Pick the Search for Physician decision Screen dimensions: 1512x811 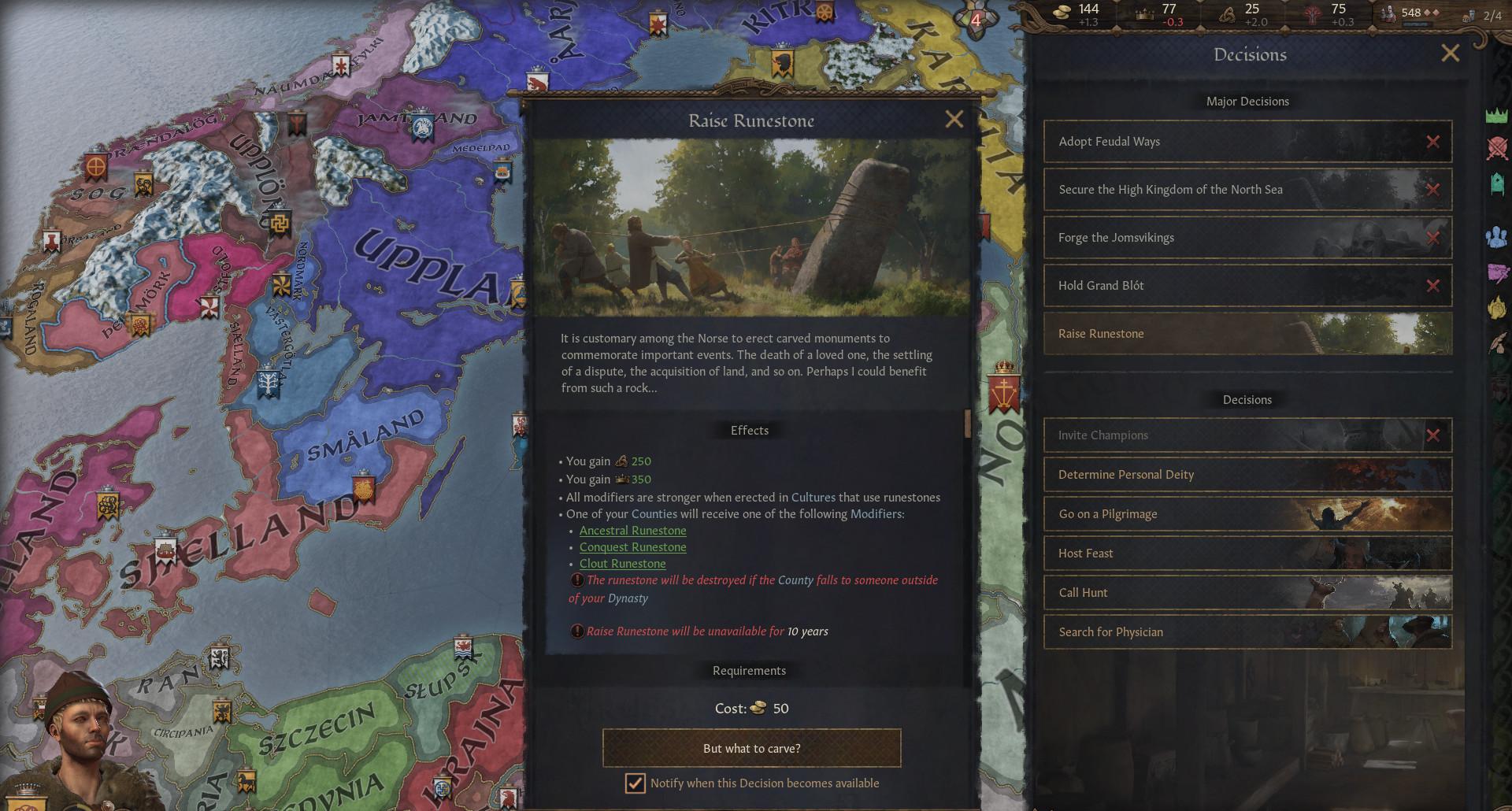(1247, 632)
